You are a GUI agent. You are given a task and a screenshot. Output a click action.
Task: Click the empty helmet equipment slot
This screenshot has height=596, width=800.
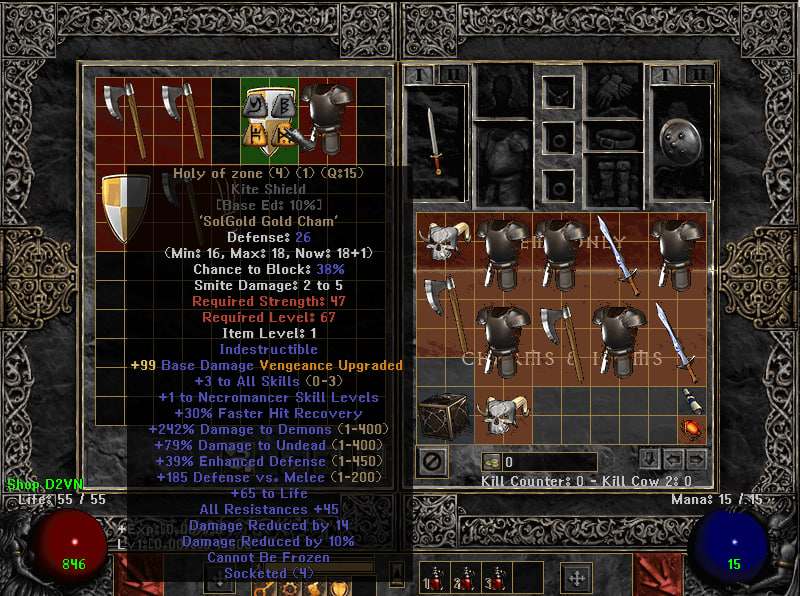point(503,91)
